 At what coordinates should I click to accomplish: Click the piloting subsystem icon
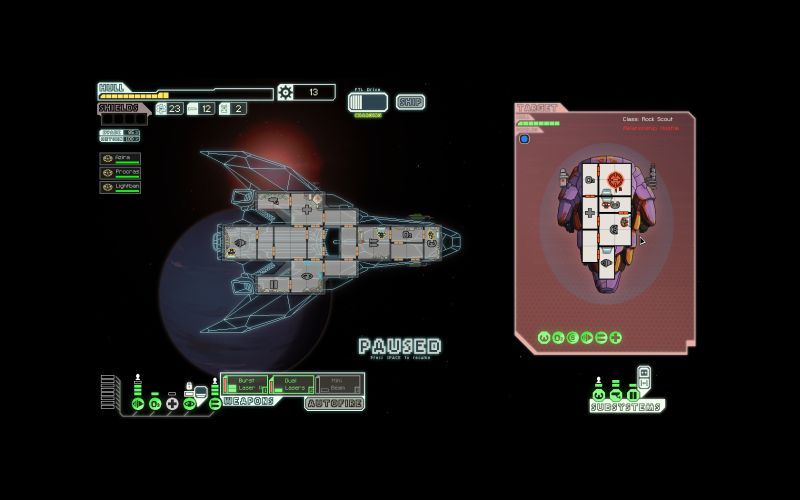coord(599,393)
